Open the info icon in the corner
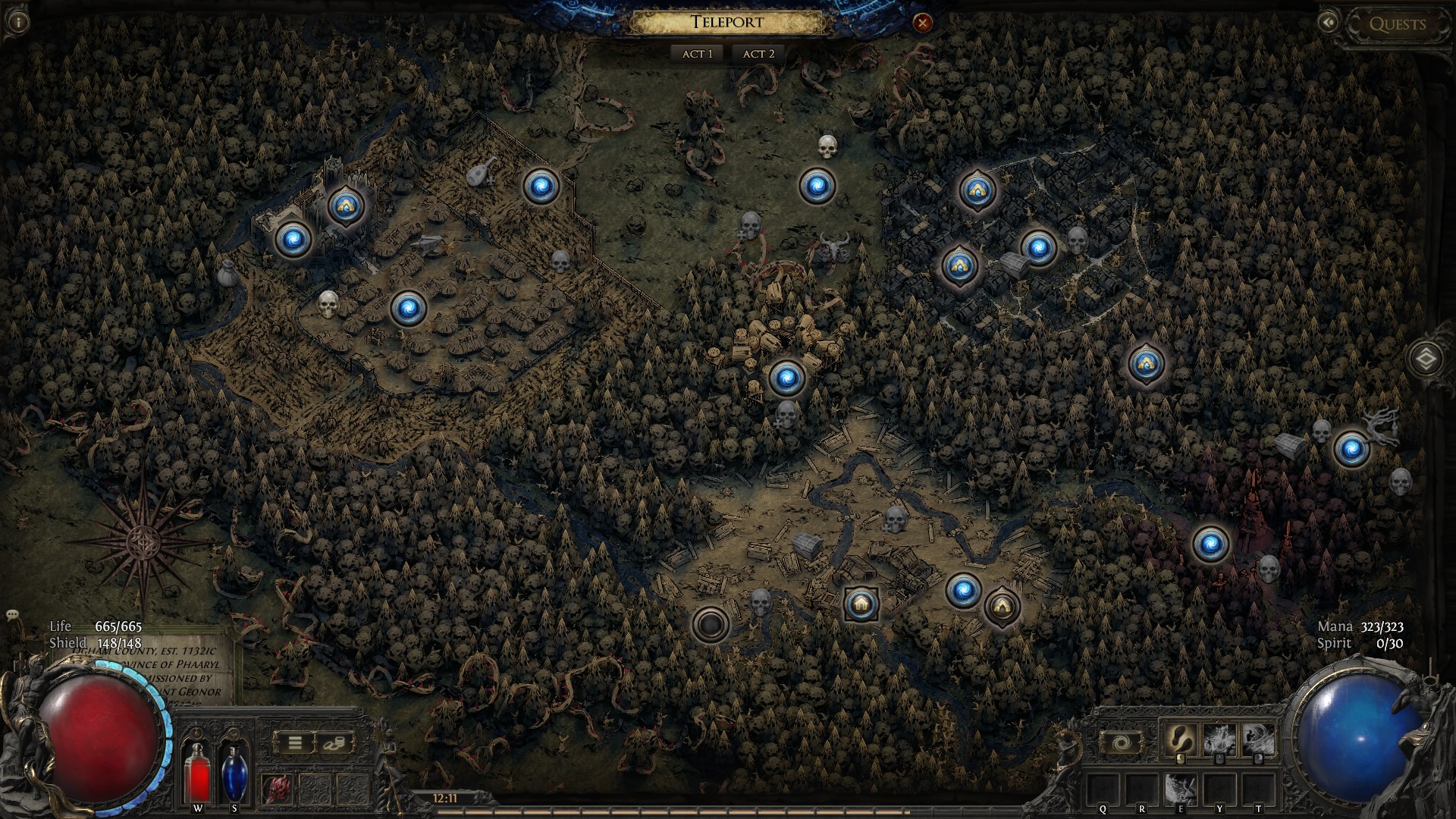The width and height of the screenshot is (1456, 819). [17, 21]
